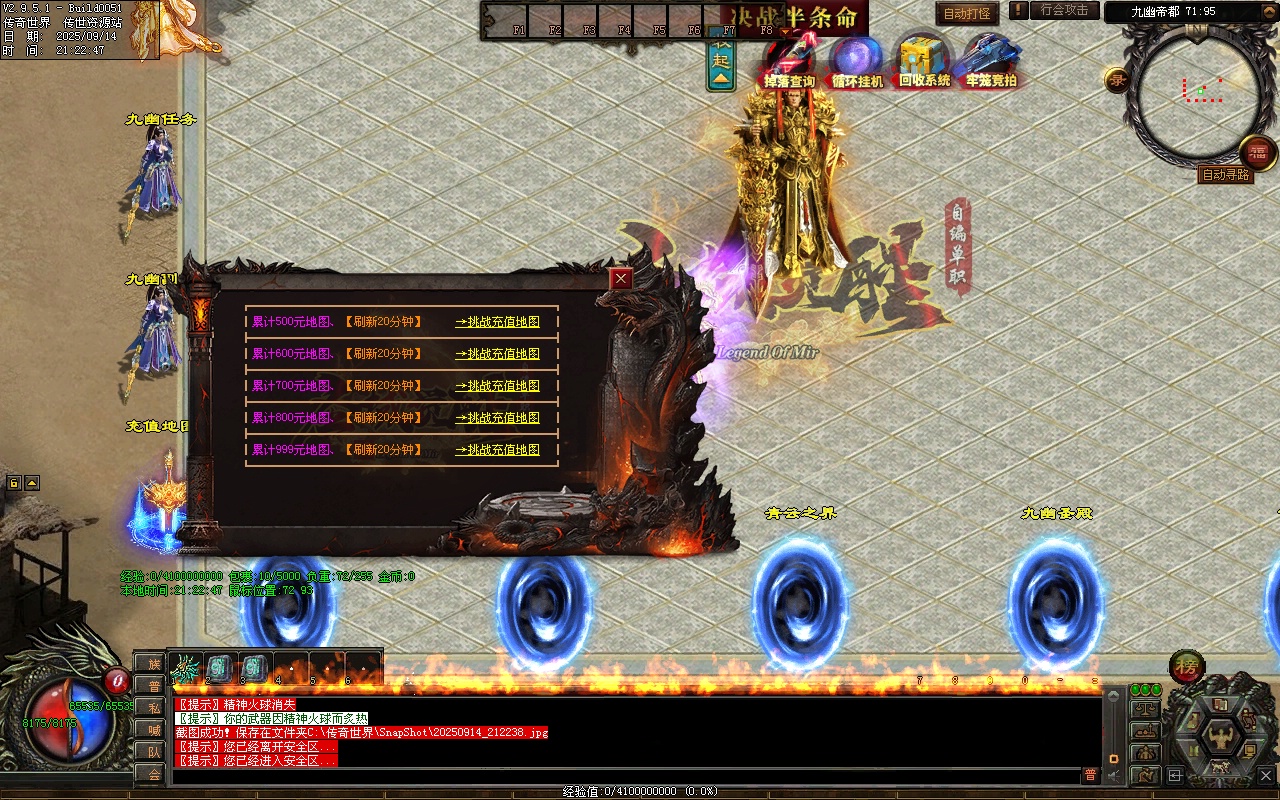Use the green claw skill in hotbar slot 1

pyautogui.click(x=186, y=666)
